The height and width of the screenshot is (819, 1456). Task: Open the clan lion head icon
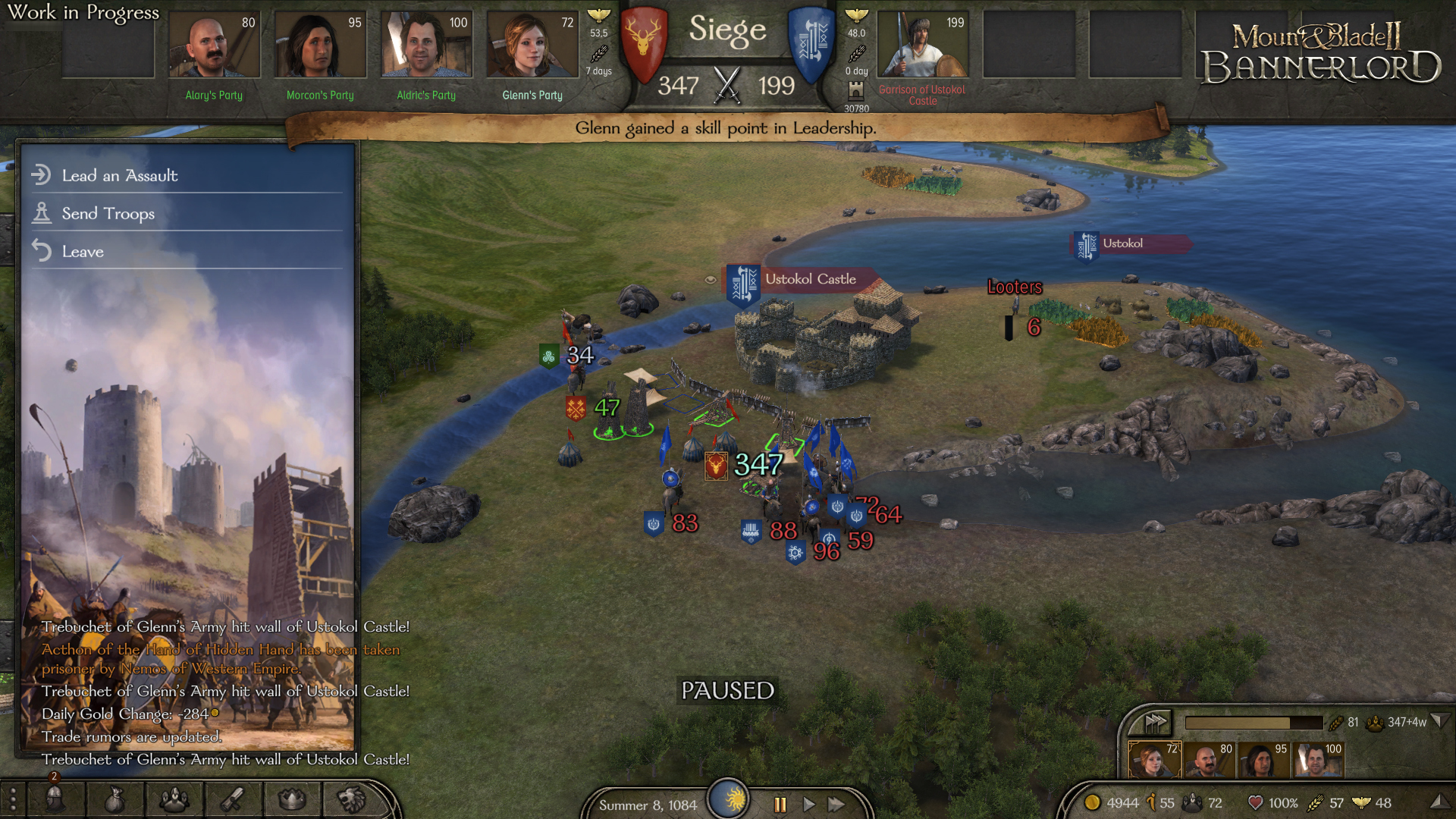pos(351,799)
